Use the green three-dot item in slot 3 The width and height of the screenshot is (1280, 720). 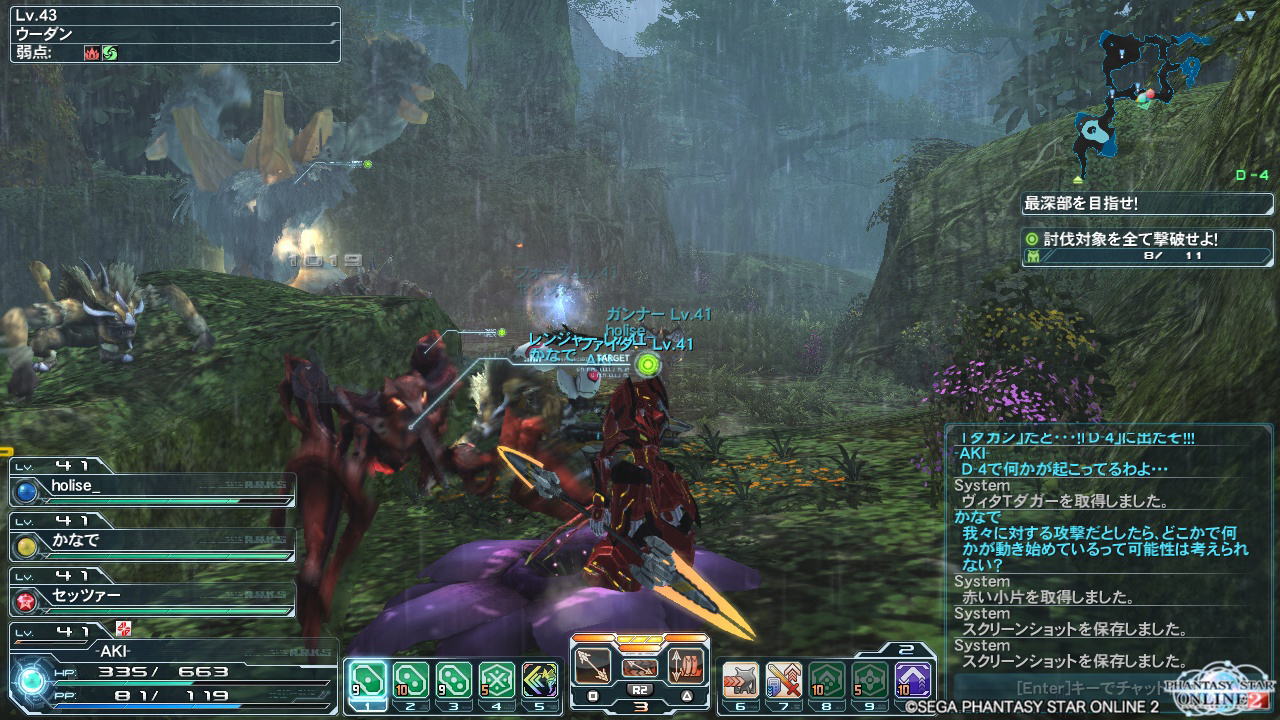tap(454, 679)
